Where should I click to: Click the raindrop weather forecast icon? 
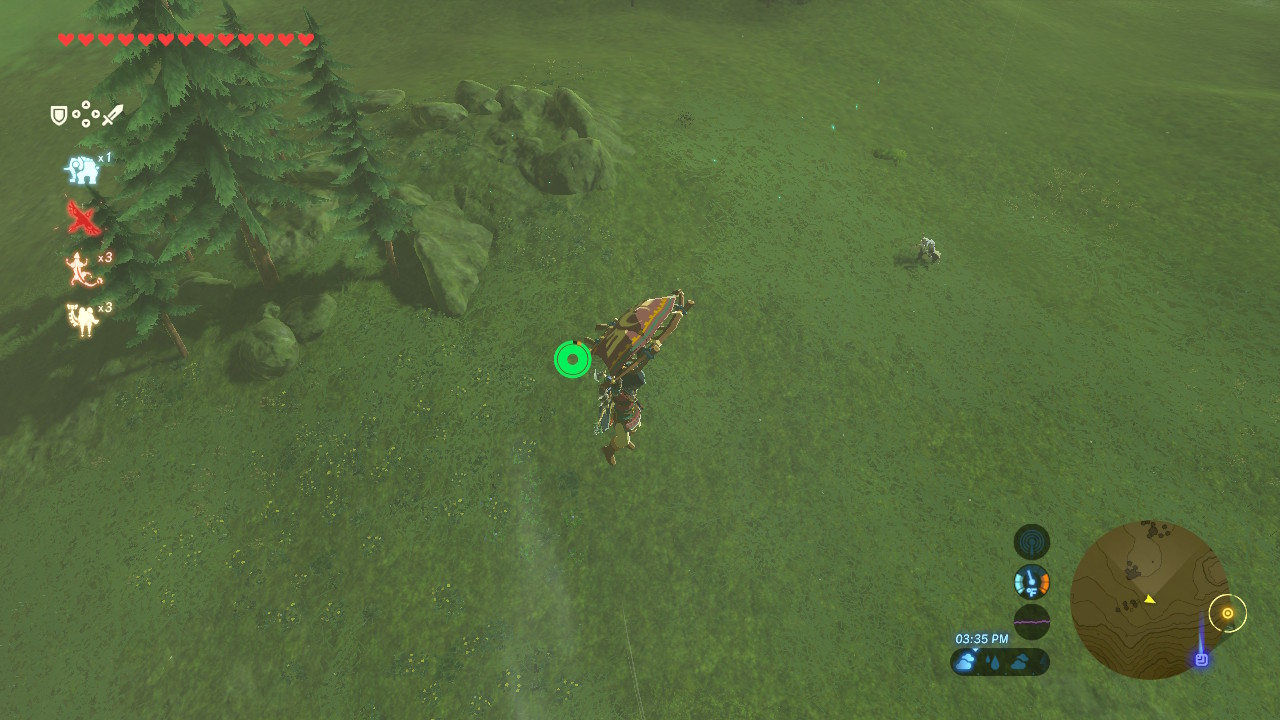pyautogui.click(x=995, y=661)
